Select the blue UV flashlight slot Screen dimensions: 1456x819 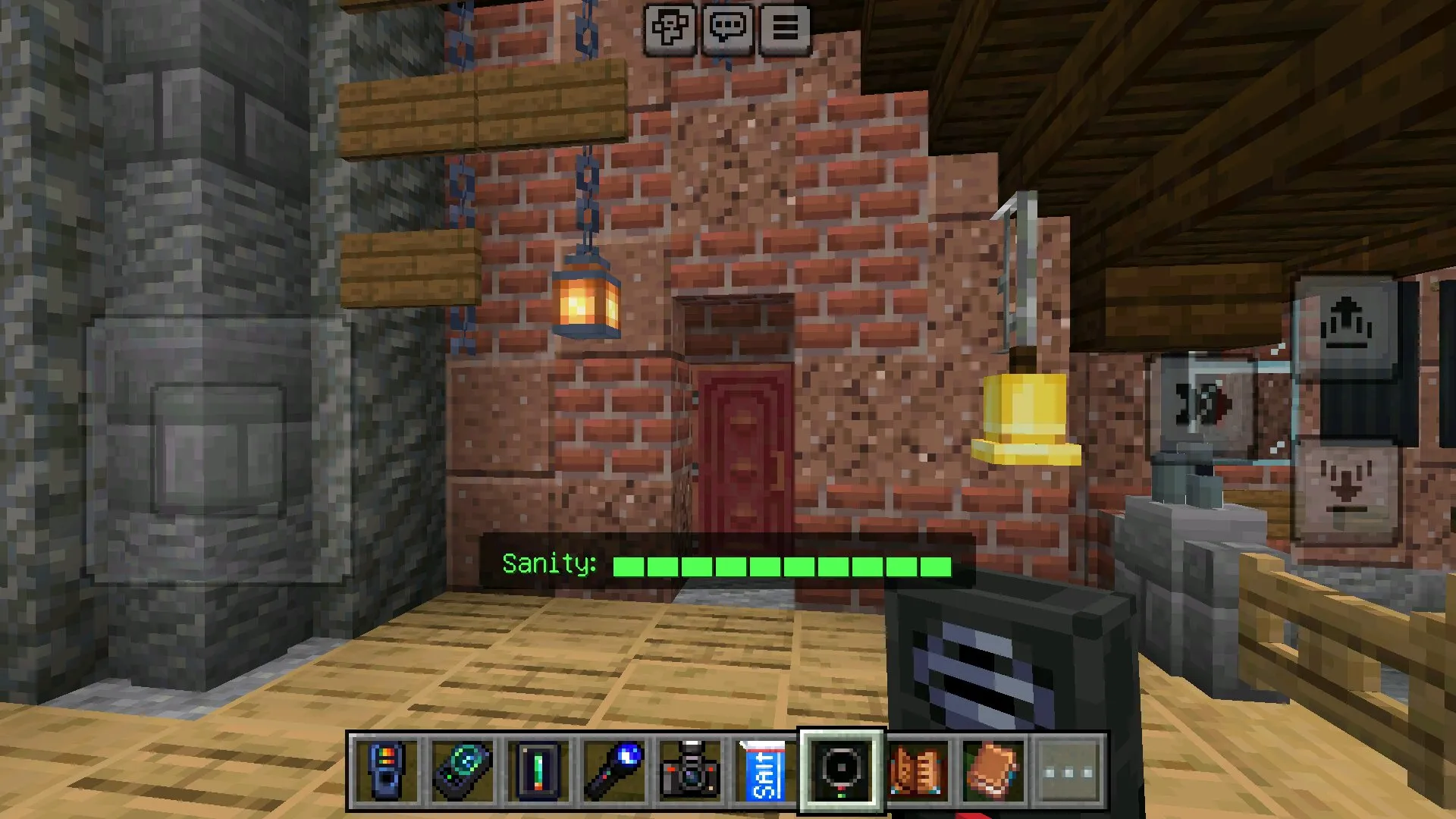tap(613, 771)
